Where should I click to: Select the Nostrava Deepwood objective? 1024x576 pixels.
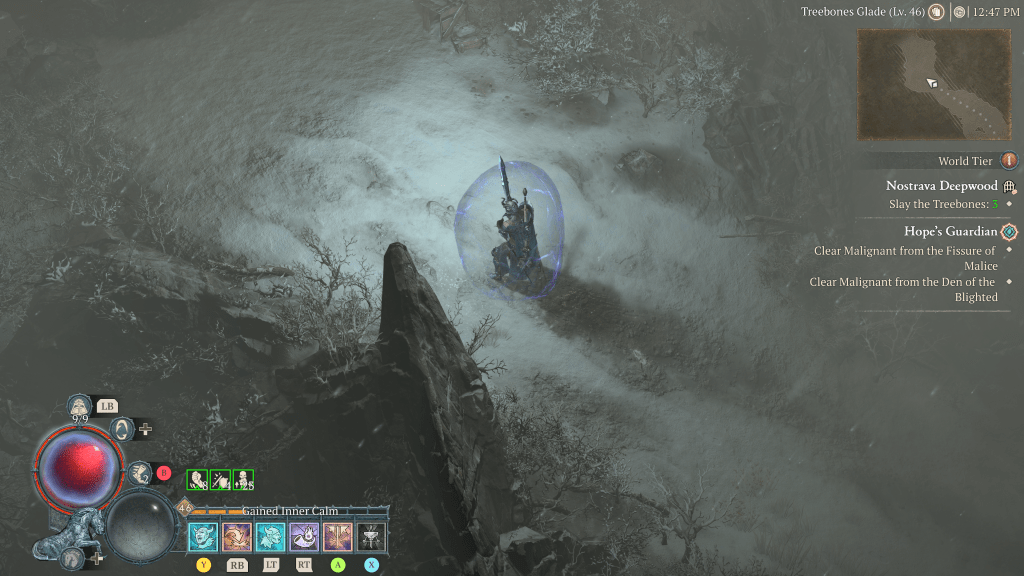point(941,186)
